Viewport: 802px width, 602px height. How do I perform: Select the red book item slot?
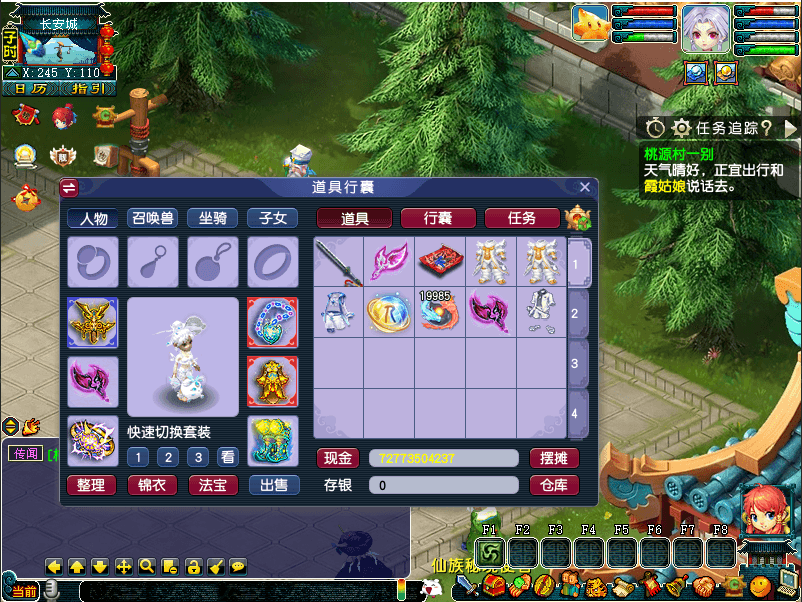pyautogui.click(x=440, y=262)
